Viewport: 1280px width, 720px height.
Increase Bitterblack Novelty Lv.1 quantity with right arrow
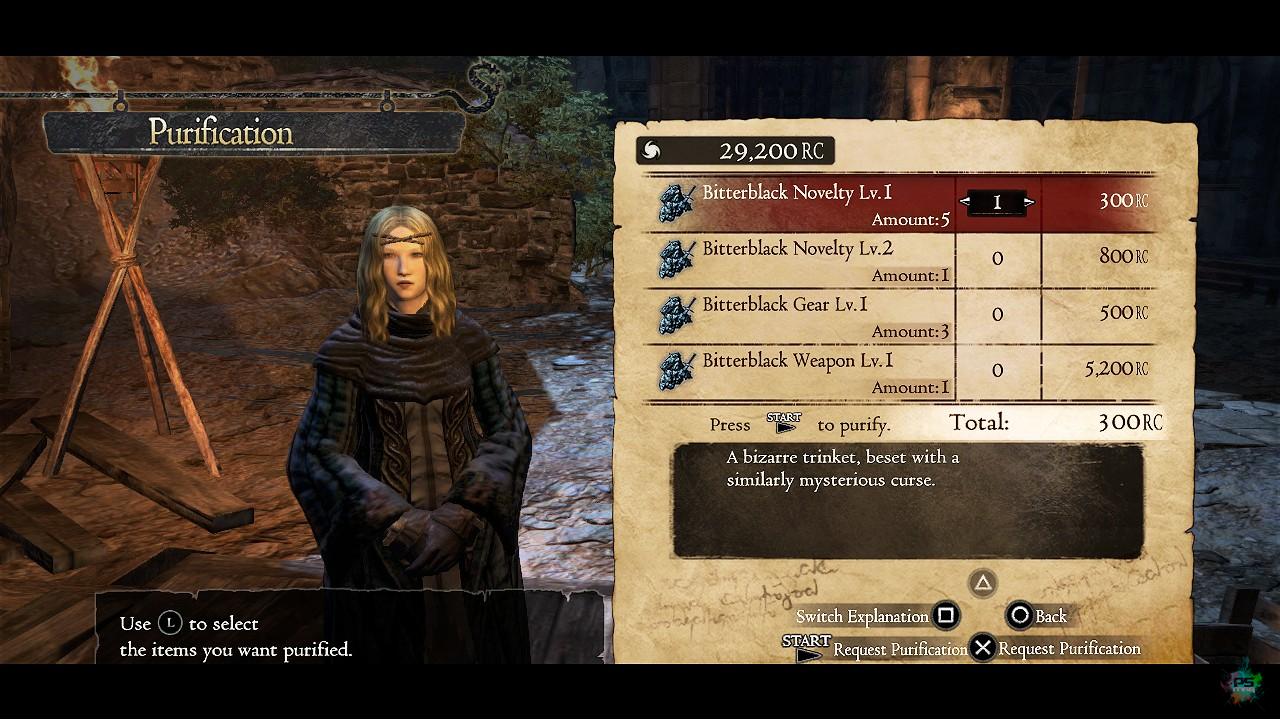[1029, 202]
